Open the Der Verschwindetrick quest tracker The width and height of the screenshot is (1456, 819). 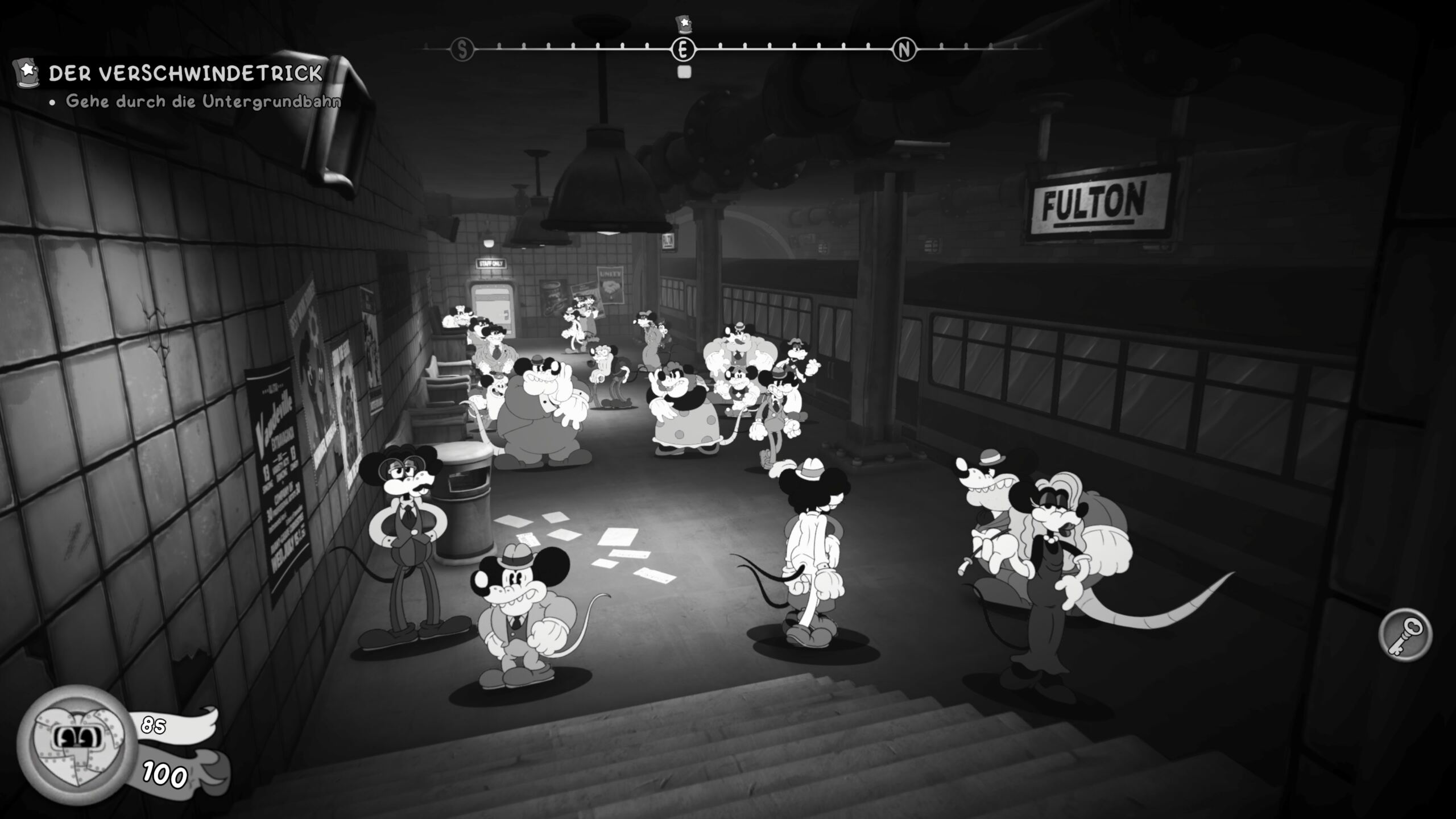point(185,73)
